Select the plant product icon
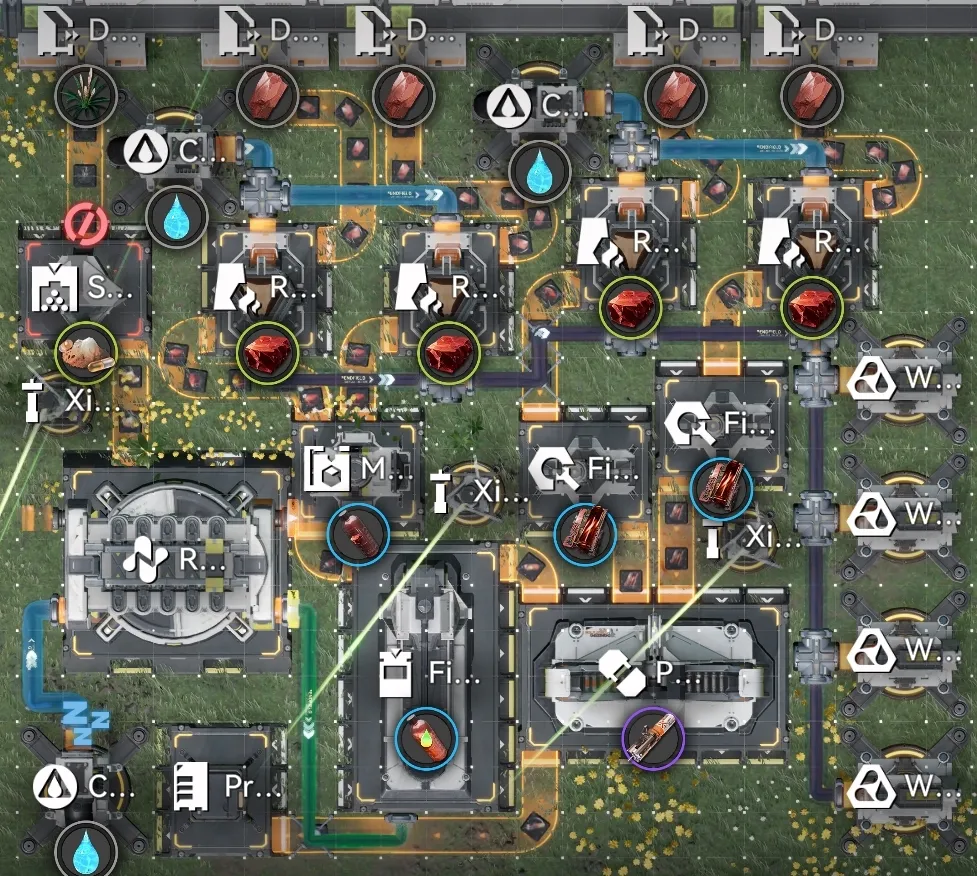 (86, 96)
